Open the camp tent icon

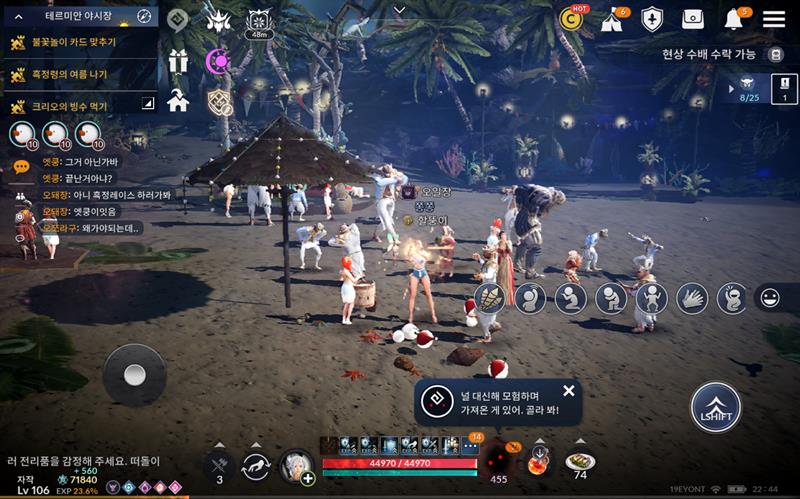click(612, 20)
